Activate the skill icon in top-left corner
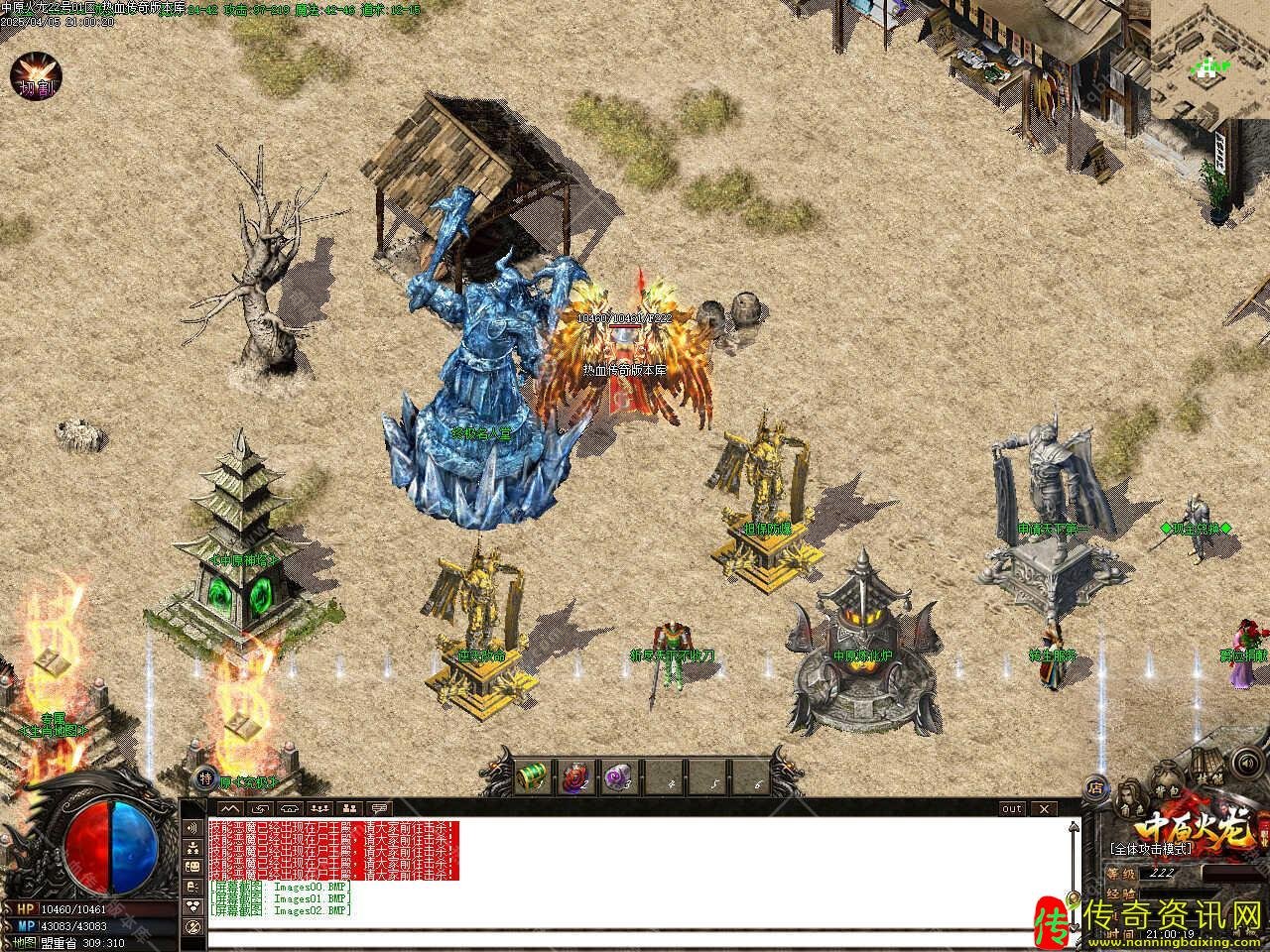Screen dimensions: 1270x952 36,78
